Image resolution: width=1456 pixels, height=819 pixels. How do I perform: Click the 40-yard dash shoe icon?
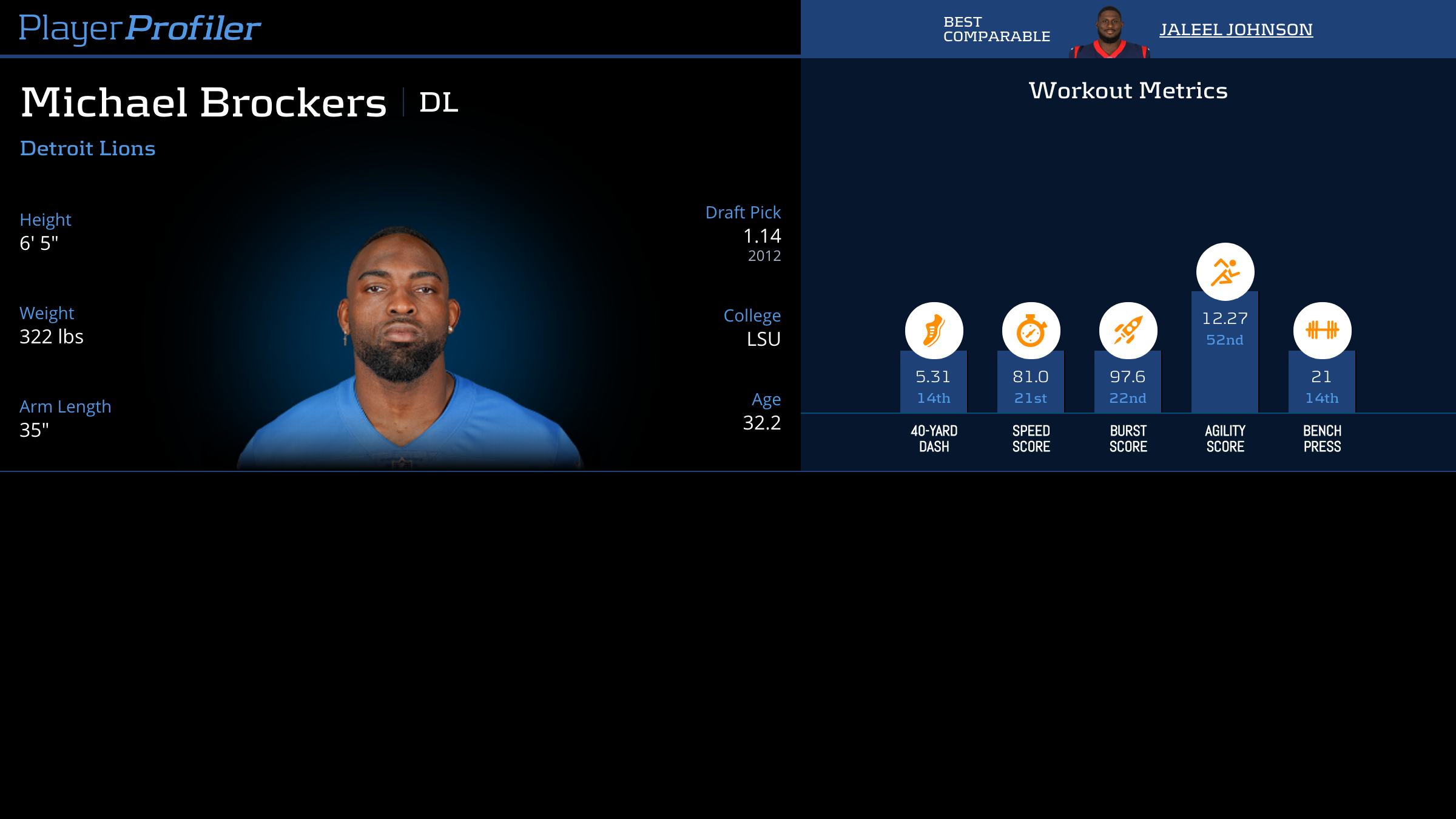point(934,331)
